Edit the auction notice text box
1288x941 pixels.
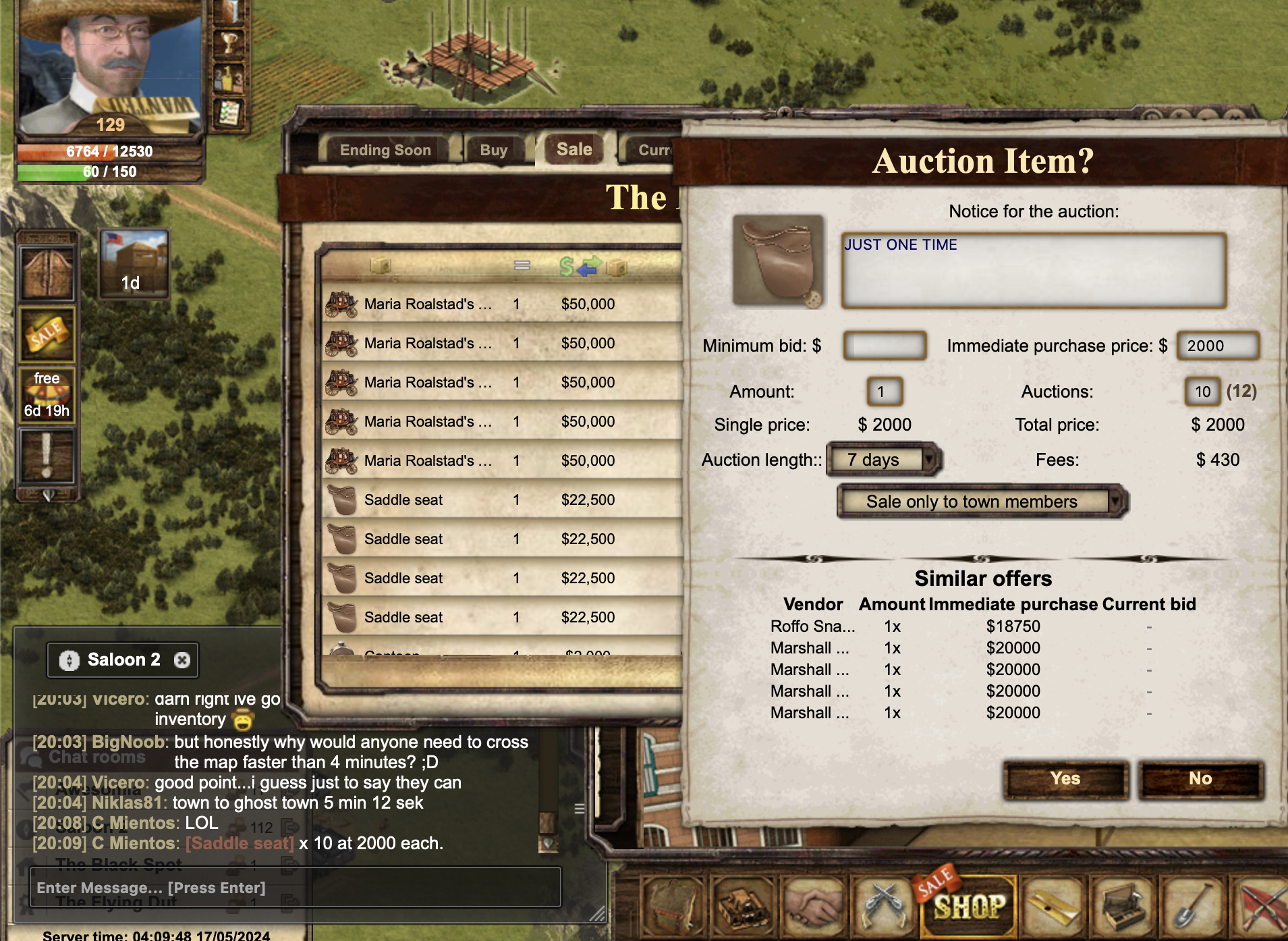(1033, 270)
